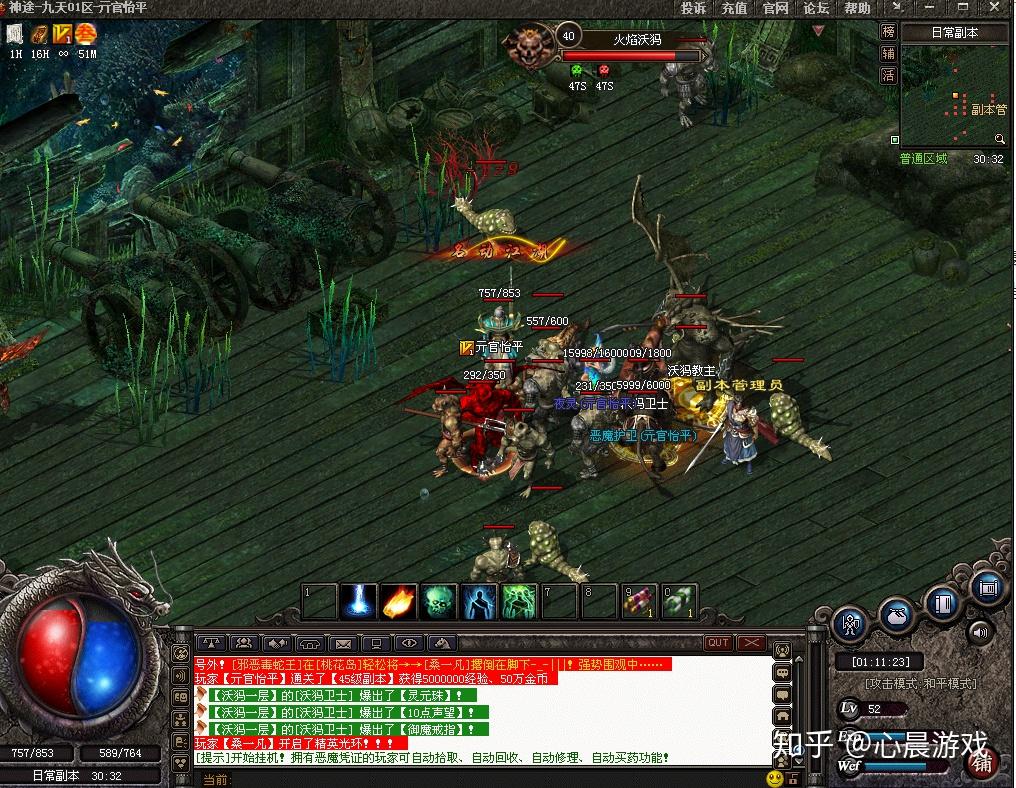Open the 论坛 forum link
The image size is (1016, 788).
click(x=816, y=8)
